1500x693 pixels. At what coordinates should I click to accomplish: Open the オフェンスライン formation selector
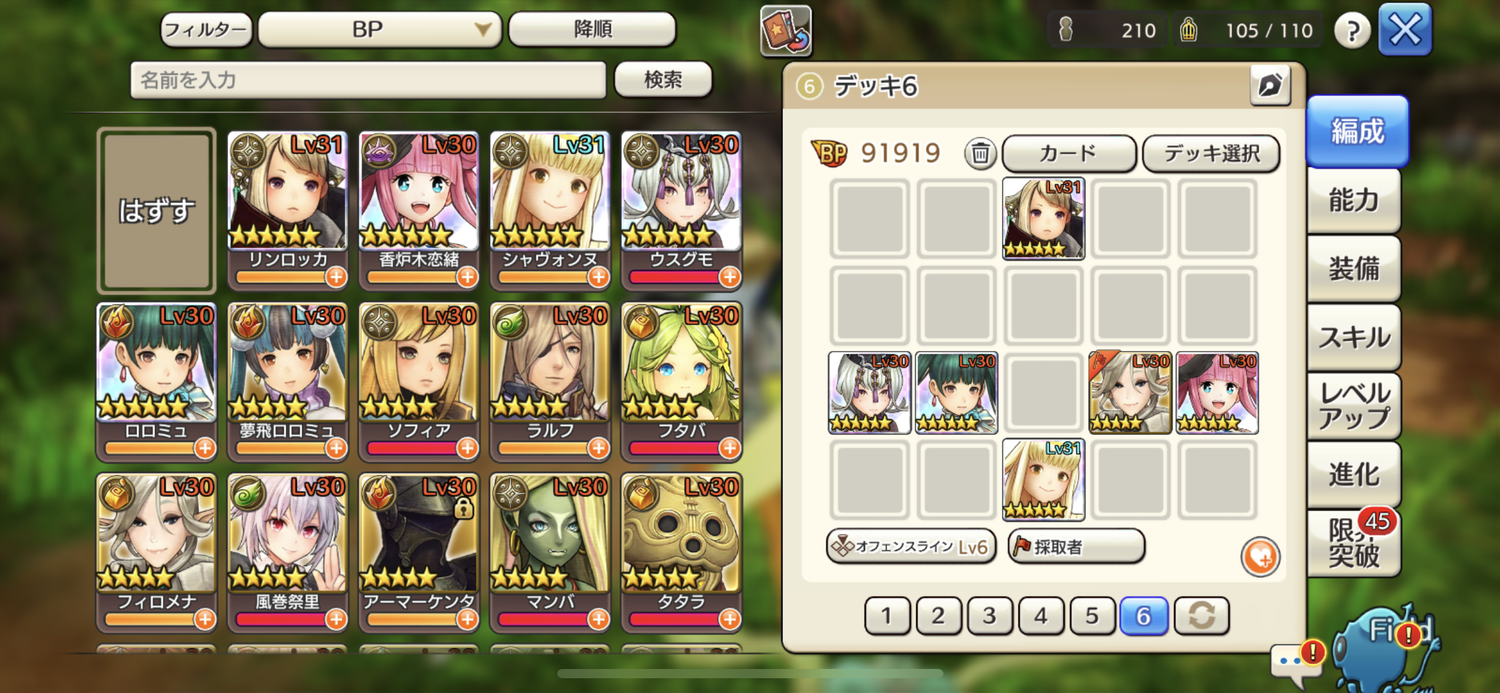coord(910,547)
